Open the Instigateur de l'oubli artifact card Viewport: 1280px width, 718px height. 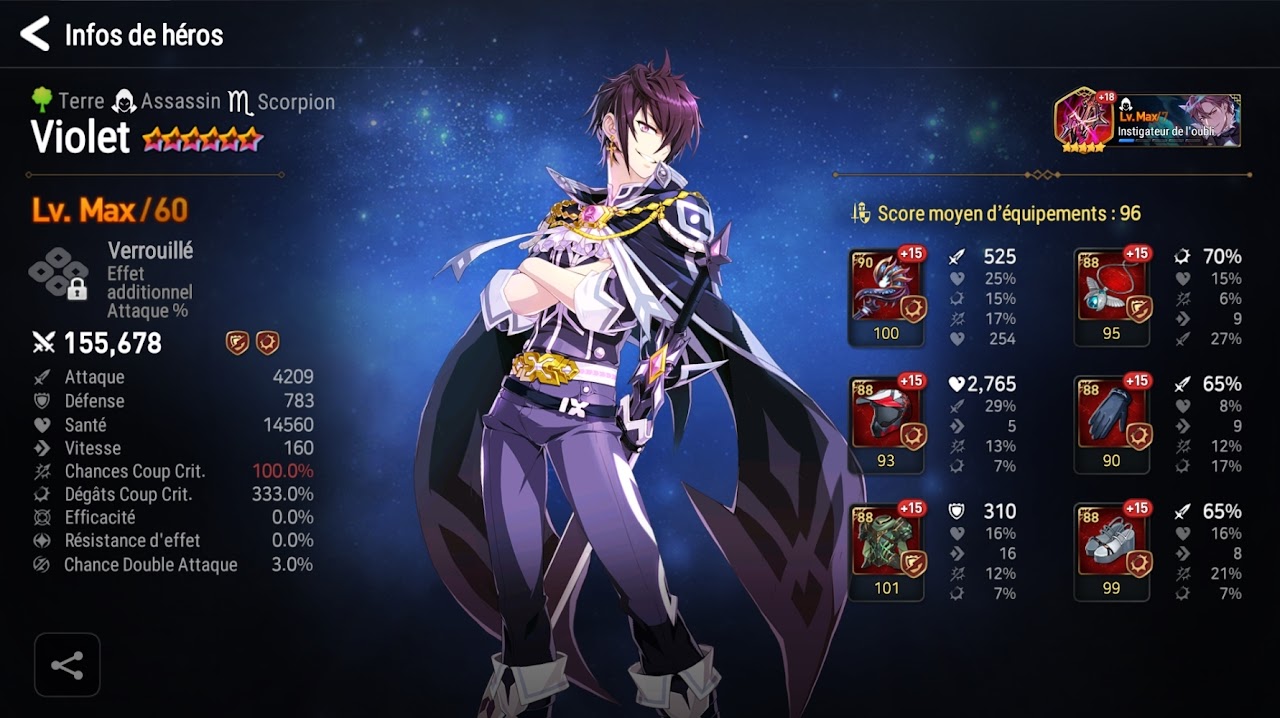click(x=1148, y=121)
